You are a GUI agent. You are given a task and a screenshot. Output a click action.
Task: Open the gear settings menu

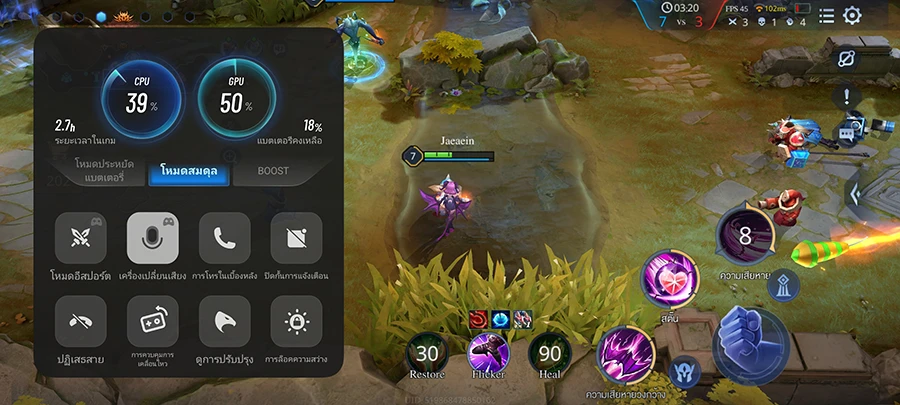tap(852, 15)
